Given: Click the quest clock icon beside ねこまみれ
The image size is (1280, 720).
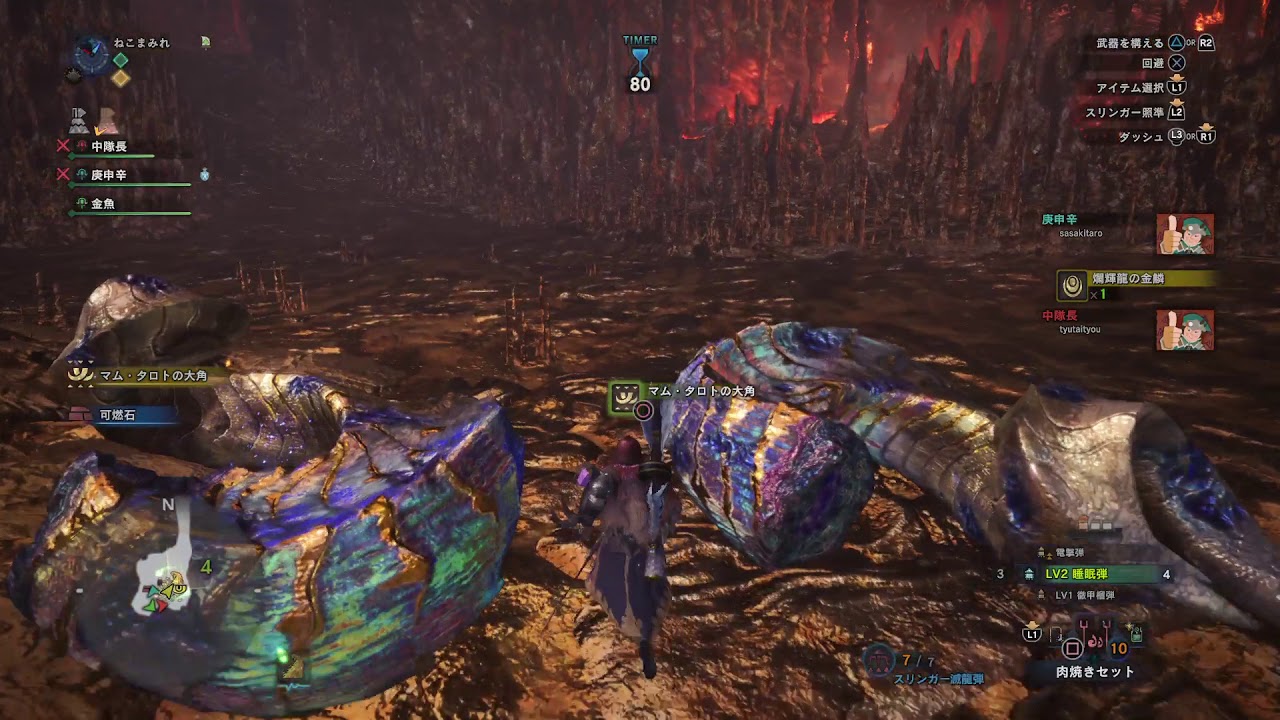Looking at the screenshot, I should [x=92, y=55].
